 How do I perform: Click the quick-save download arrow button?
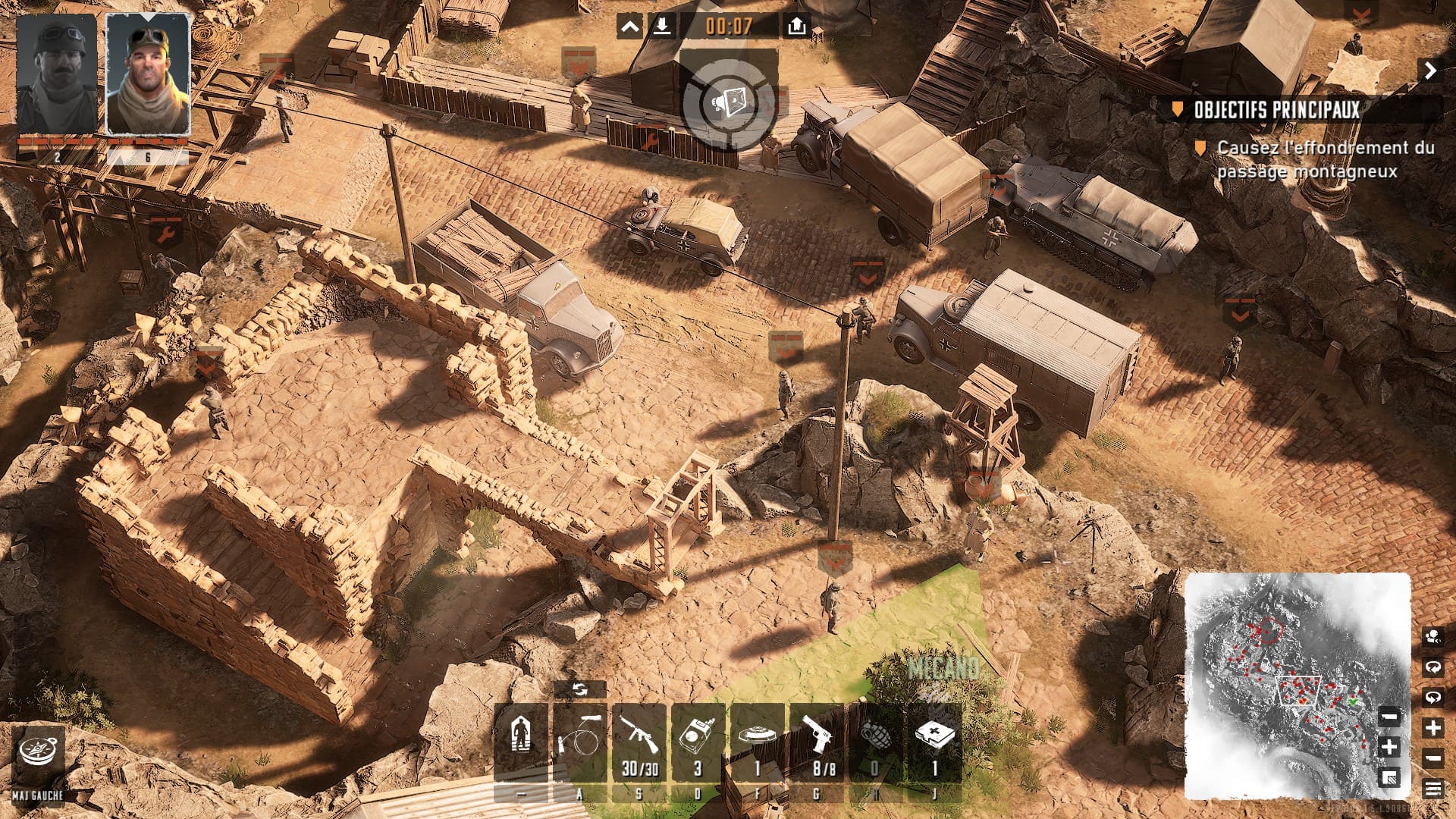tap(662, 27)
